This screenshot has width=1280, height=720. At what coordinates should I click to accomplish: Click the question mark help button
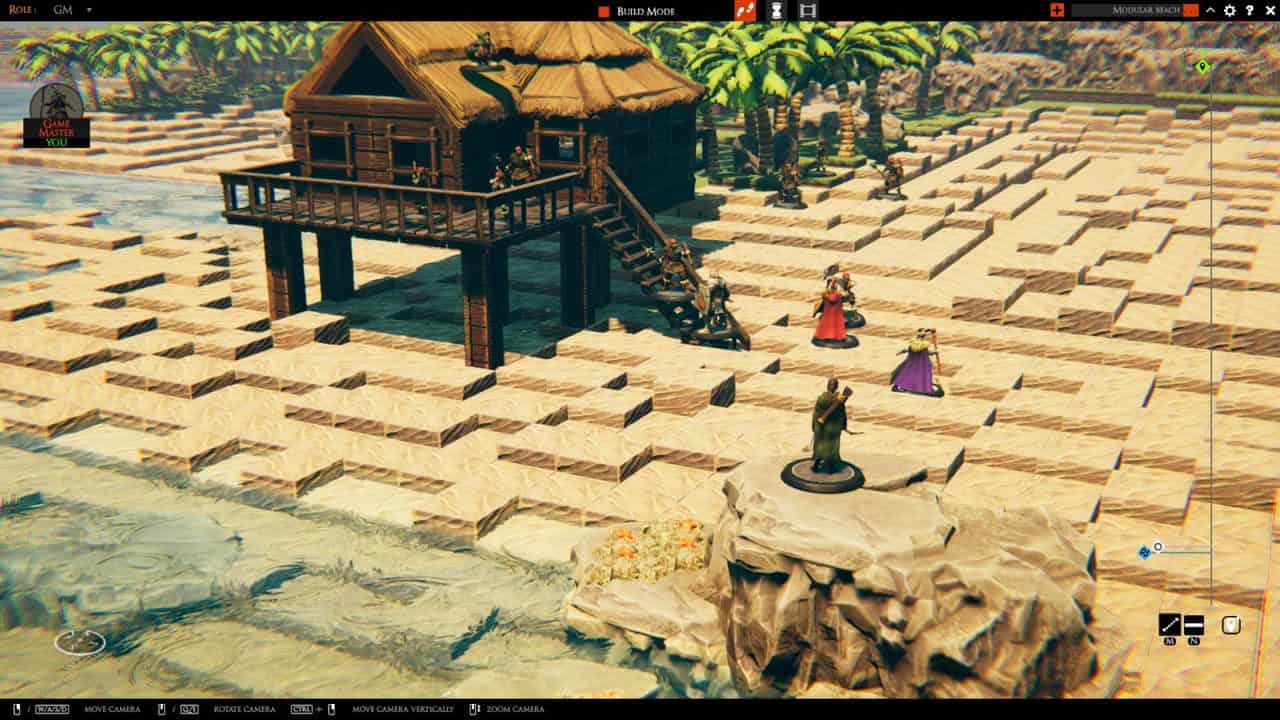1250,10
